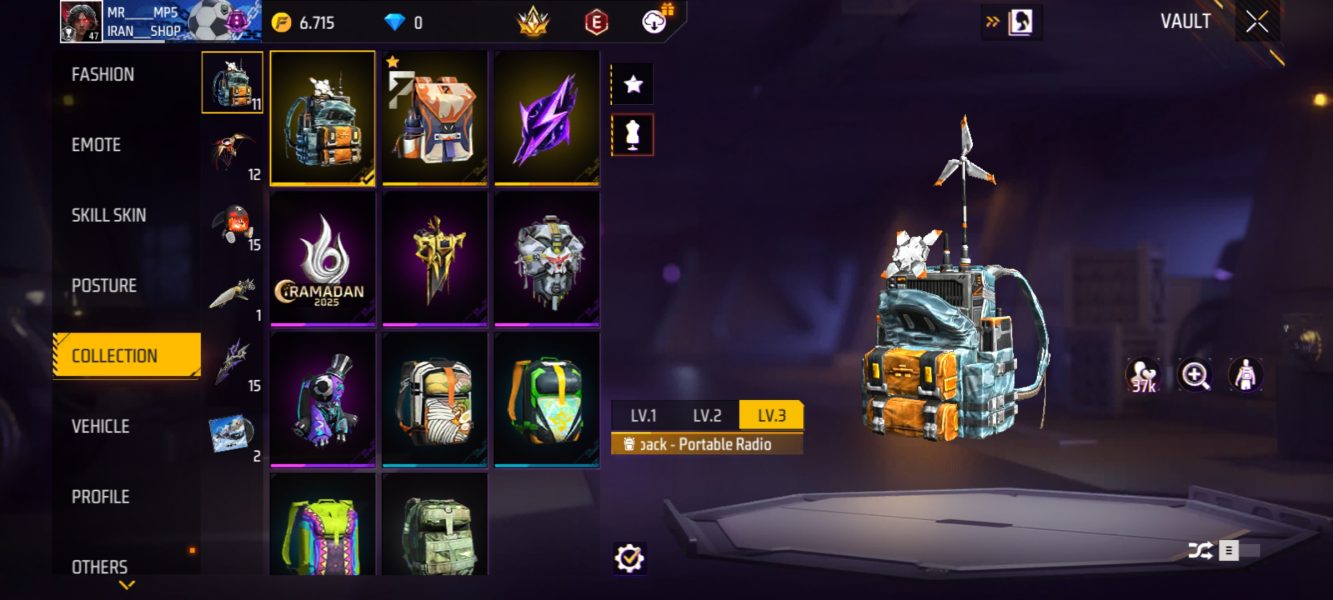
Task: Select the green and orange backpack
Action: tap(546, 400)
